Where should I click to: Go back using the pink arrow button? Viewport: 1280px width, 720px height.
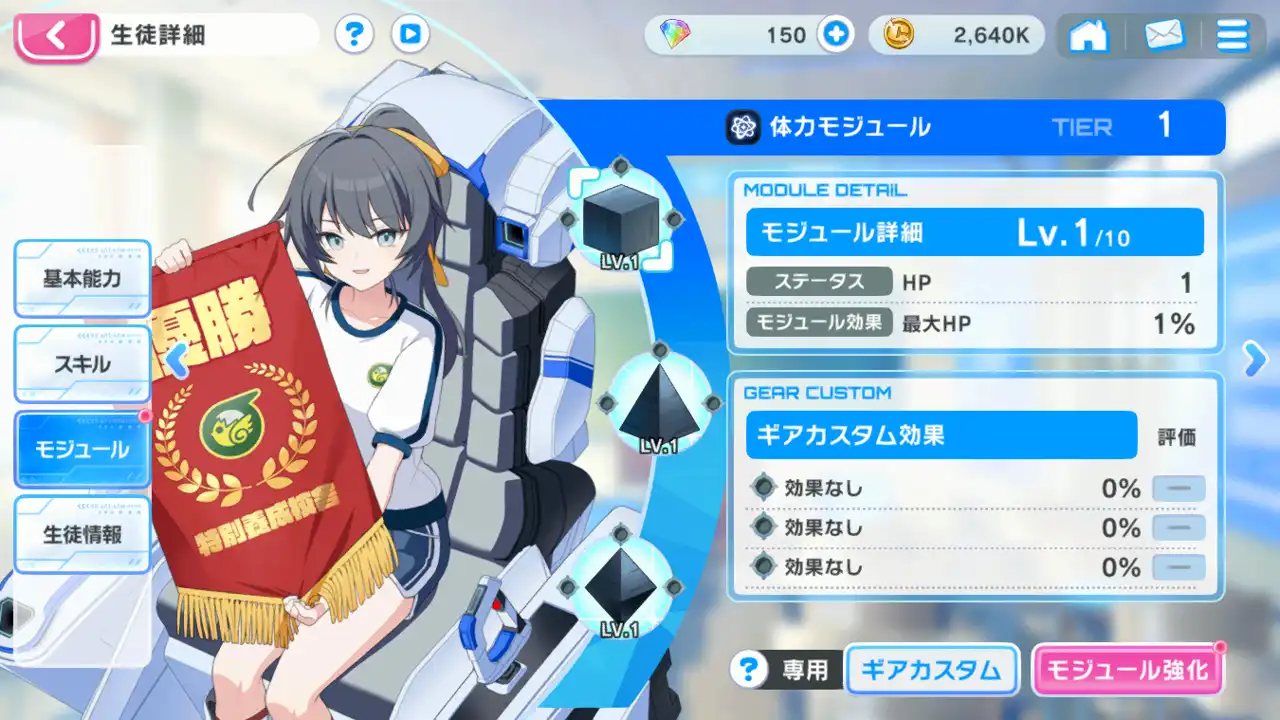pyautogui.click(x=56, y=38)
